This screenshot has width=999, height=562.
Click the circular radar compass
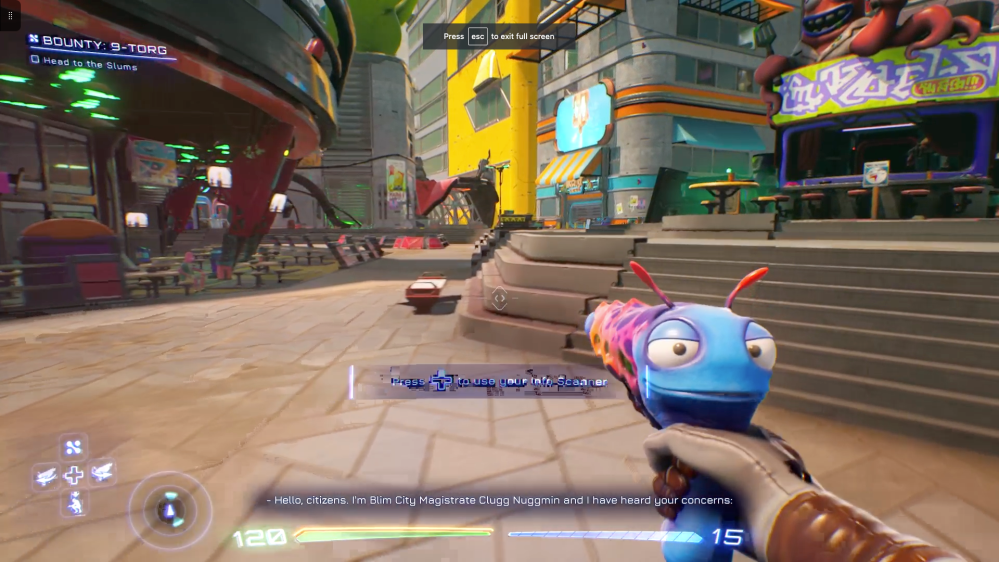(x=169, y=510)
